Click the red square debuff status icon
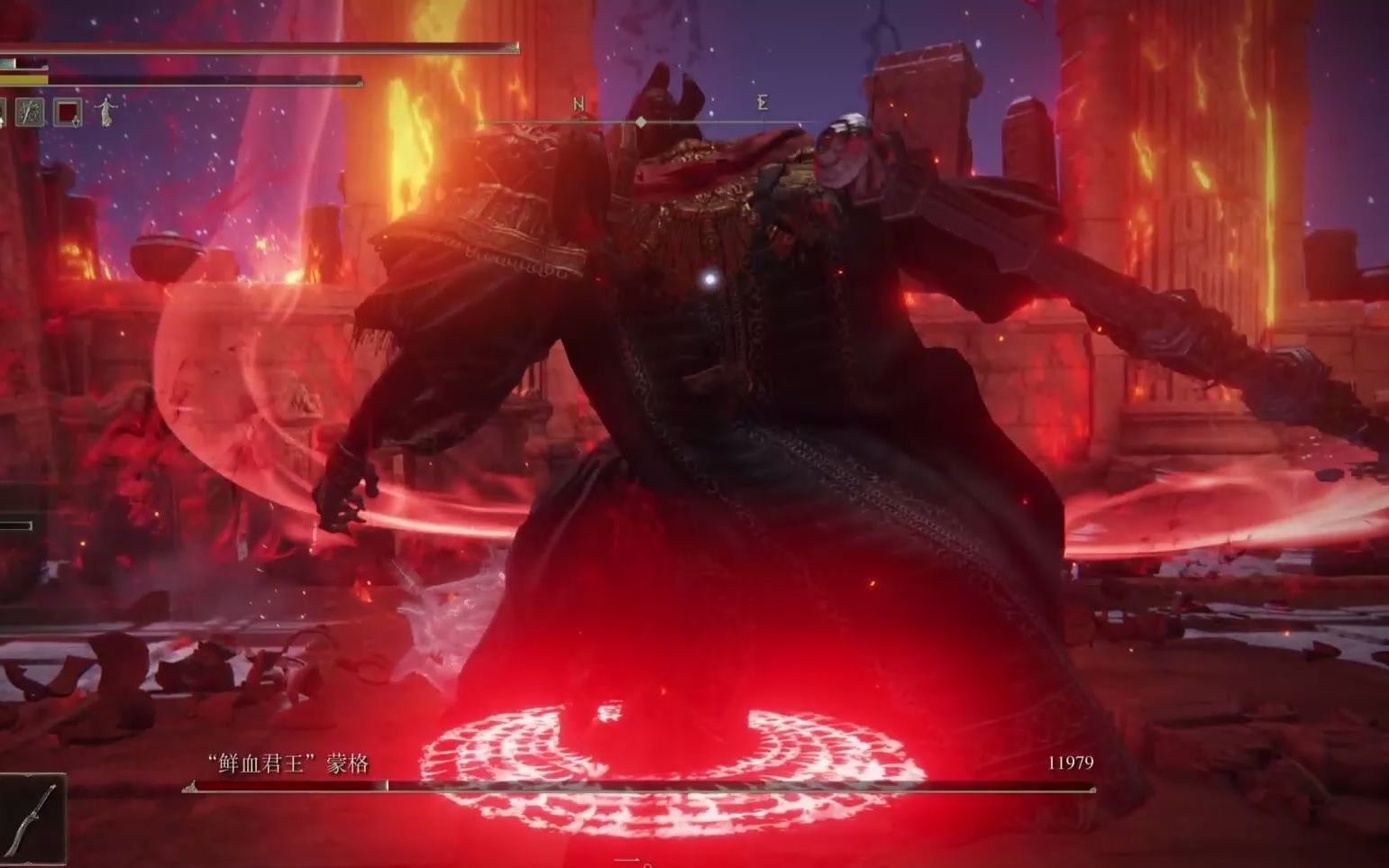The image size is (1389, 868). [69, 113]
